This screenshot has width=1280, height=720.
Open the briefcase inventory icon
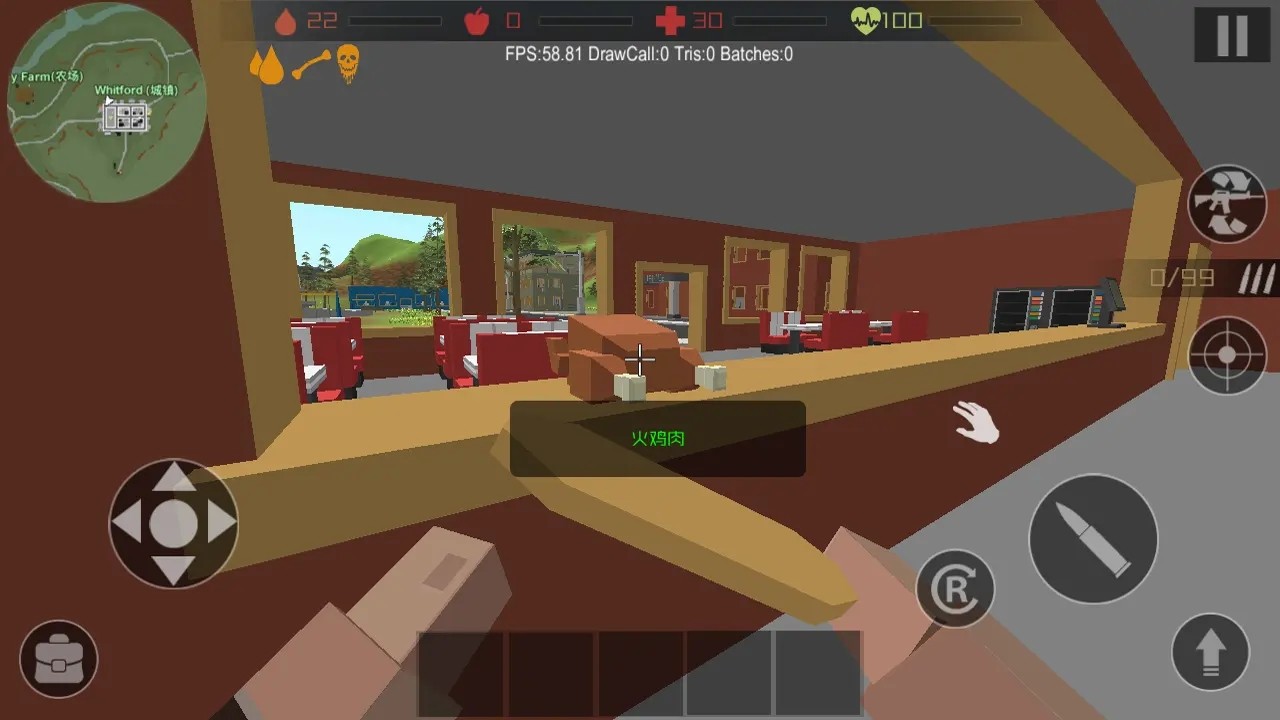[57, 659]
